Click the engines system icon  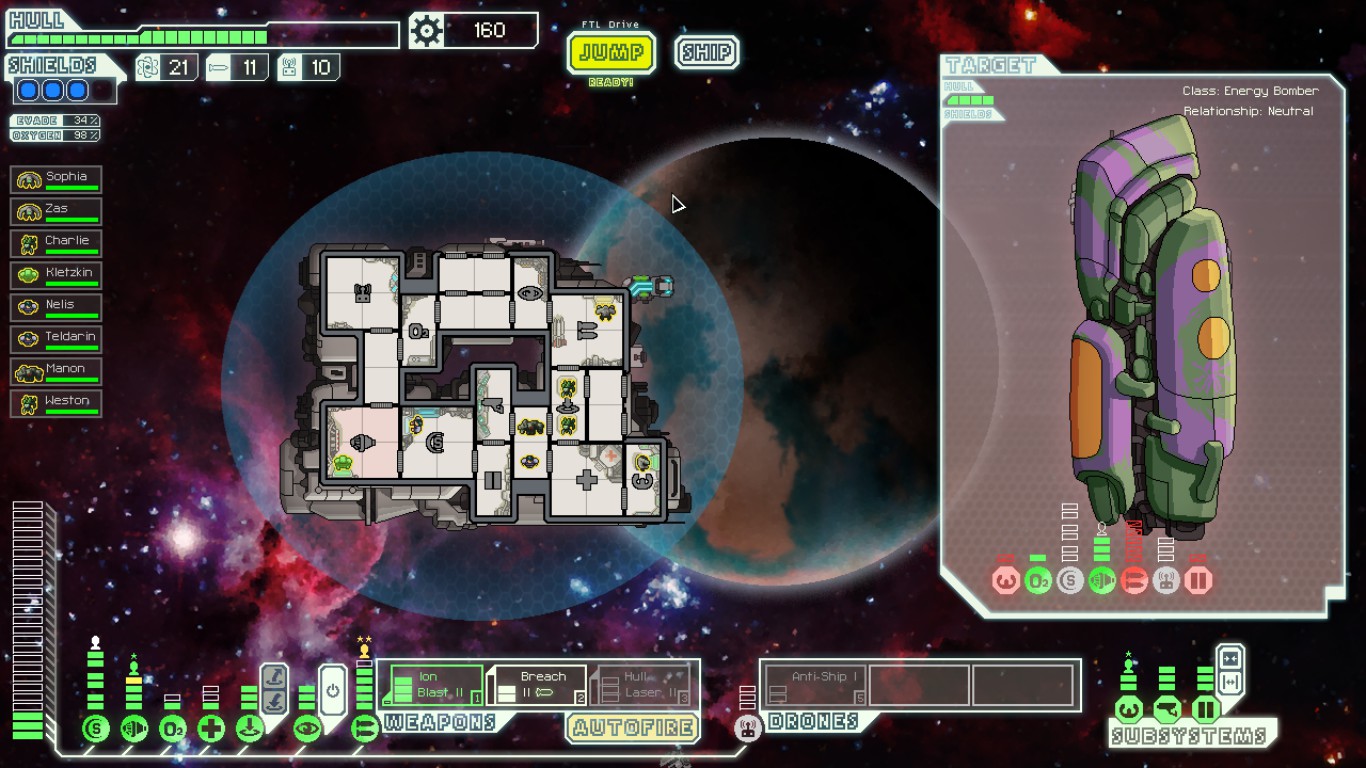pos(134,728)
